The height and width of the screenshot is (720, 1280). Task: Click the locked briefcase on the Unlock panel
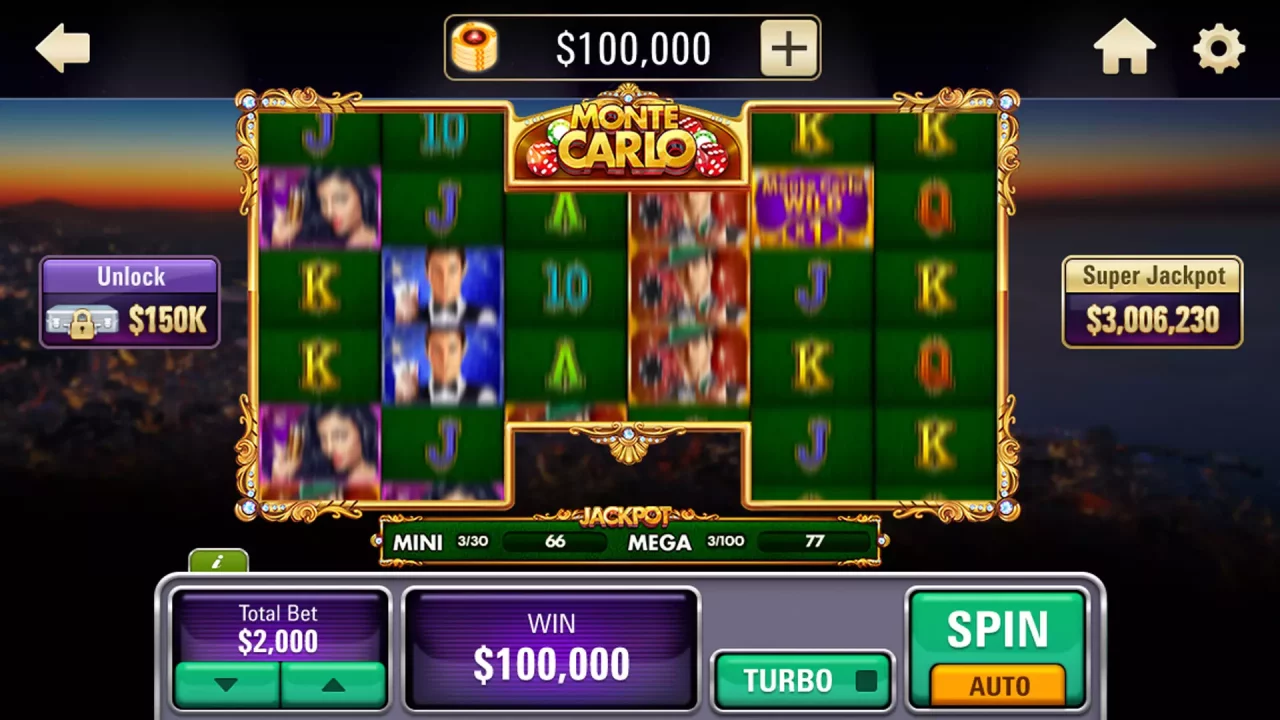(82, 322)
